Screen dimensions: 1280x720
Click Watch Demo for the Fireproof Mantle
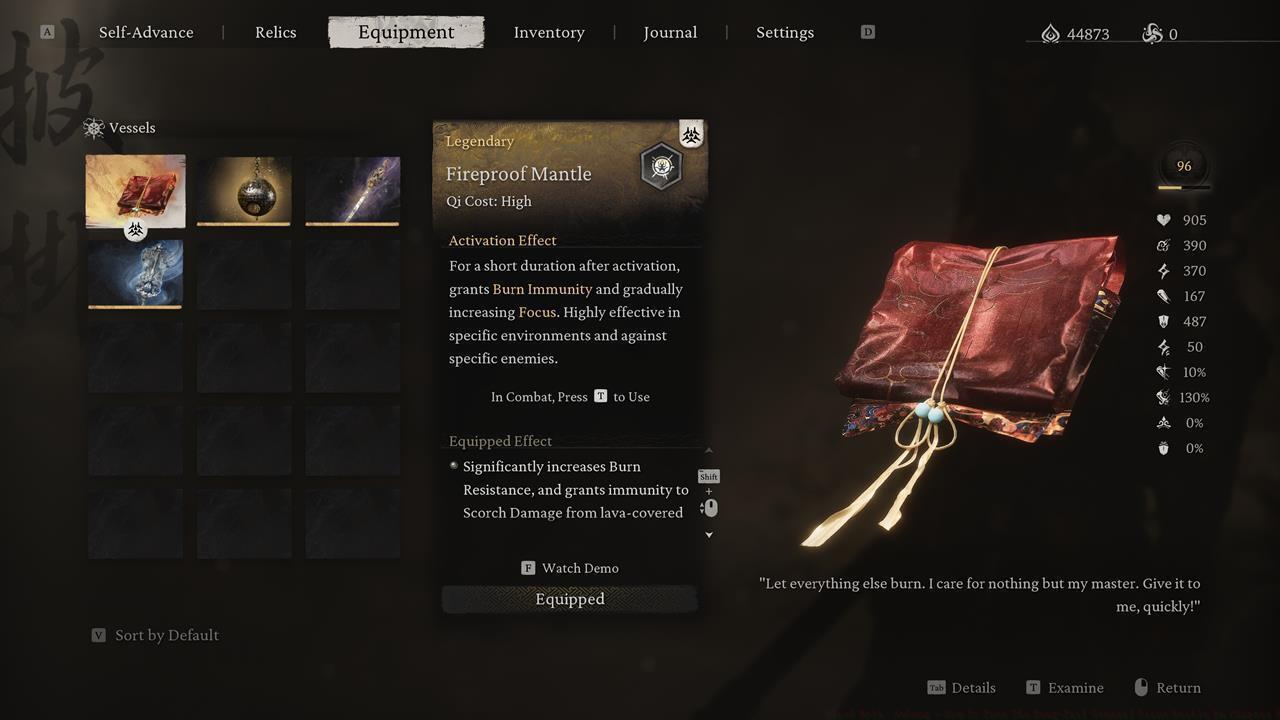pyautogui.click(x=569, y=567)
